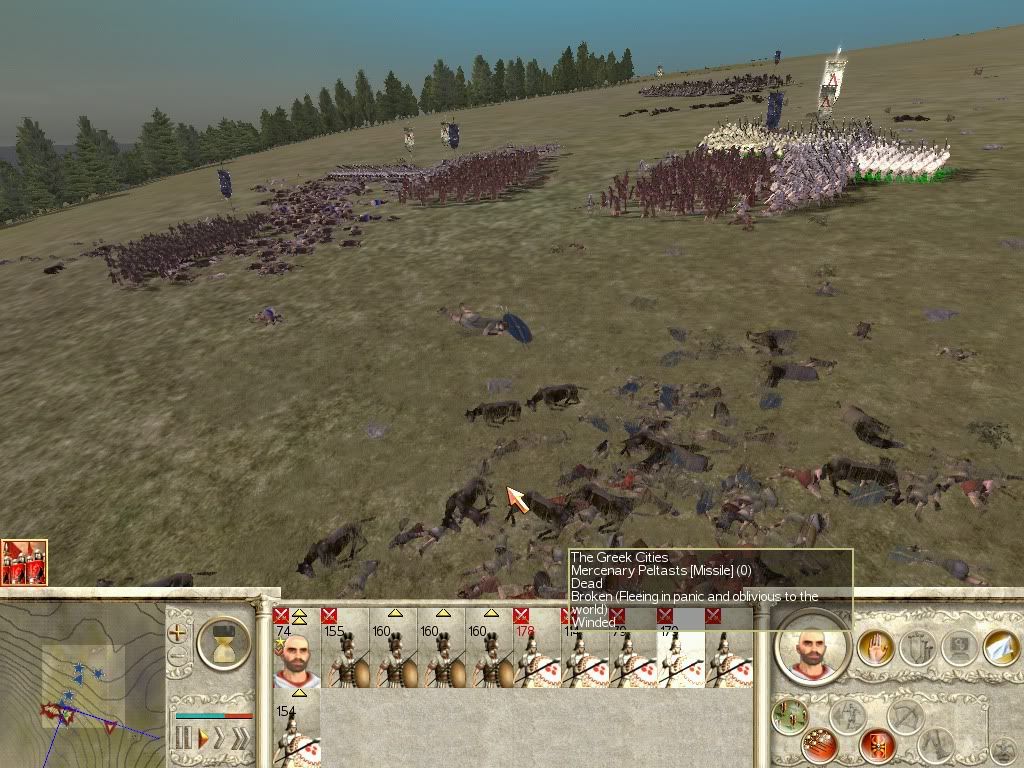The image size is (1024, 768).
Task: Zoom out the minimap with the minus button
Action: coord(178,656)
